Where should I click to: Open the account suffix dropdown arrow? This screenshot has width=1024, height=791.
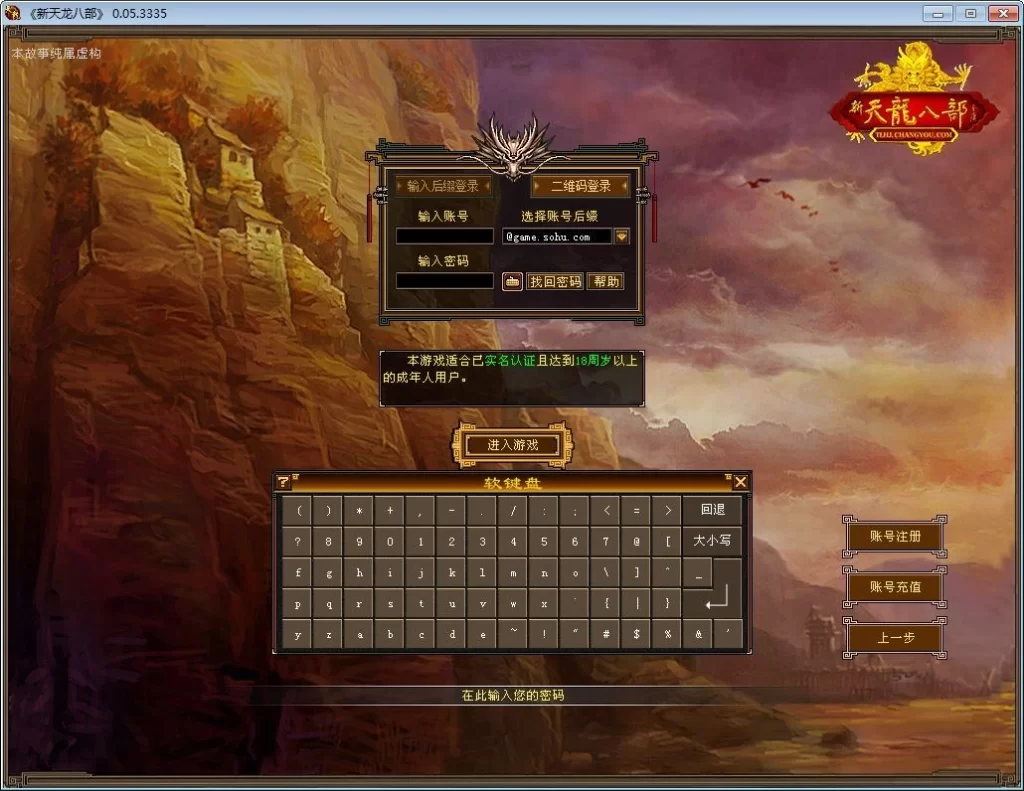pyautogui.click(x=622, y=237)
